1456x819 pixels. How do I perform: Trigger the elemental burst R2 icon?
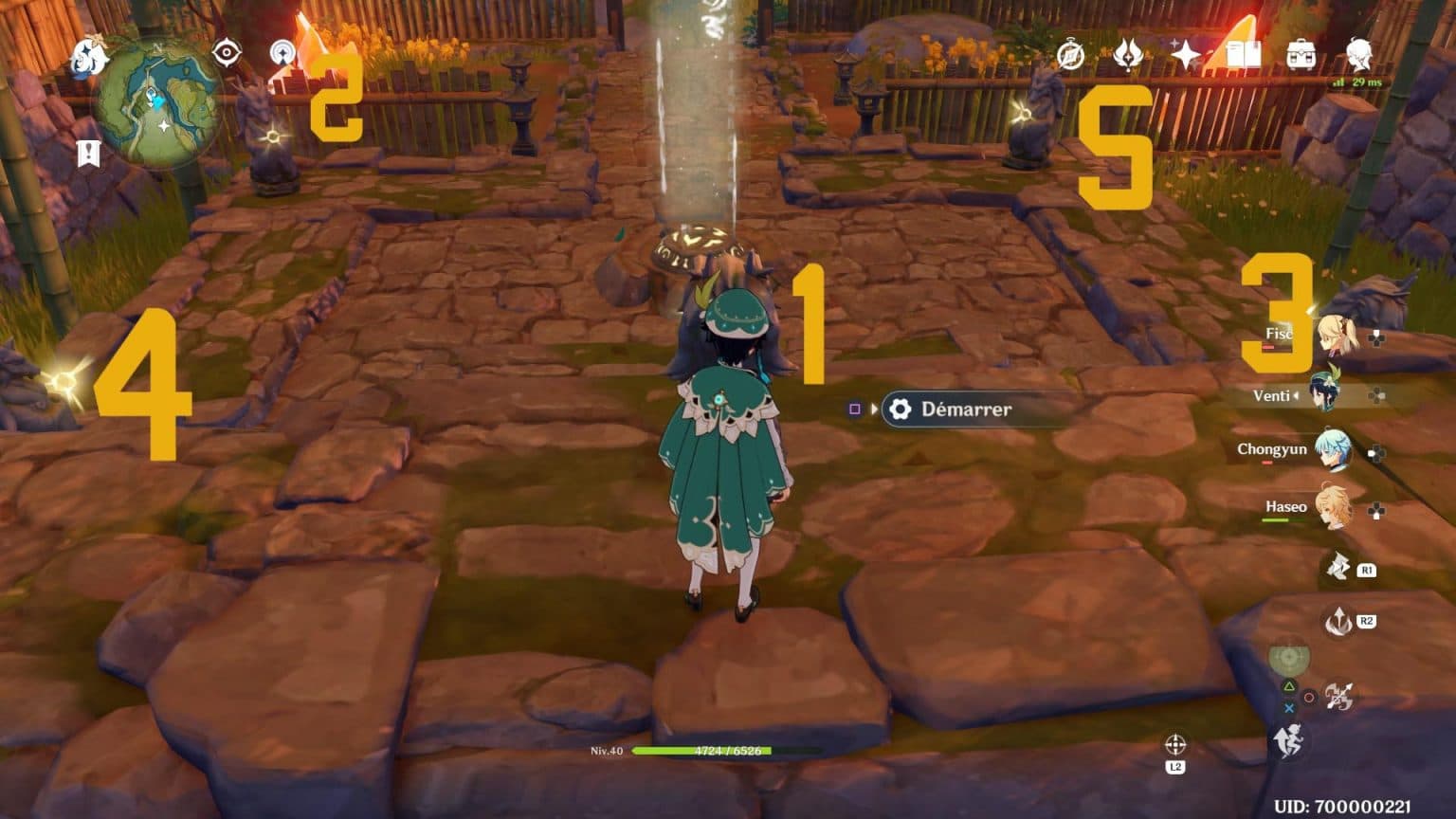pos(1339,623)
